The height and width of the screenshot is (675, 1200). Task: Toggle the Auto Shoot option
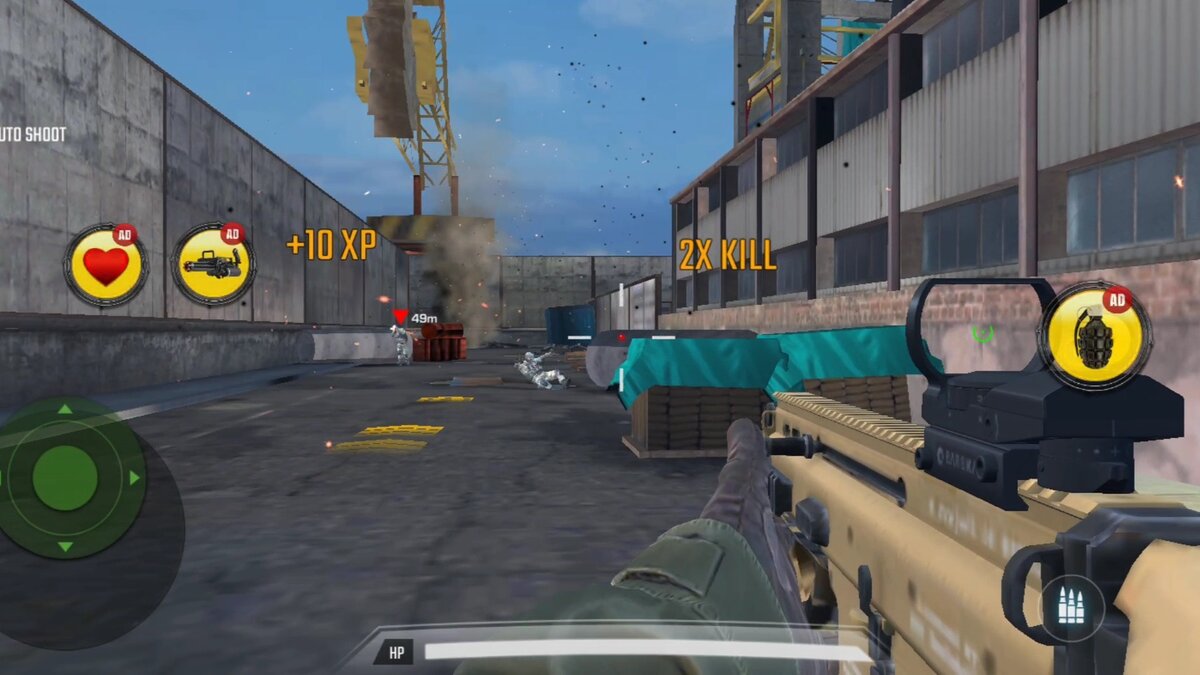click(x=33, y=134)
